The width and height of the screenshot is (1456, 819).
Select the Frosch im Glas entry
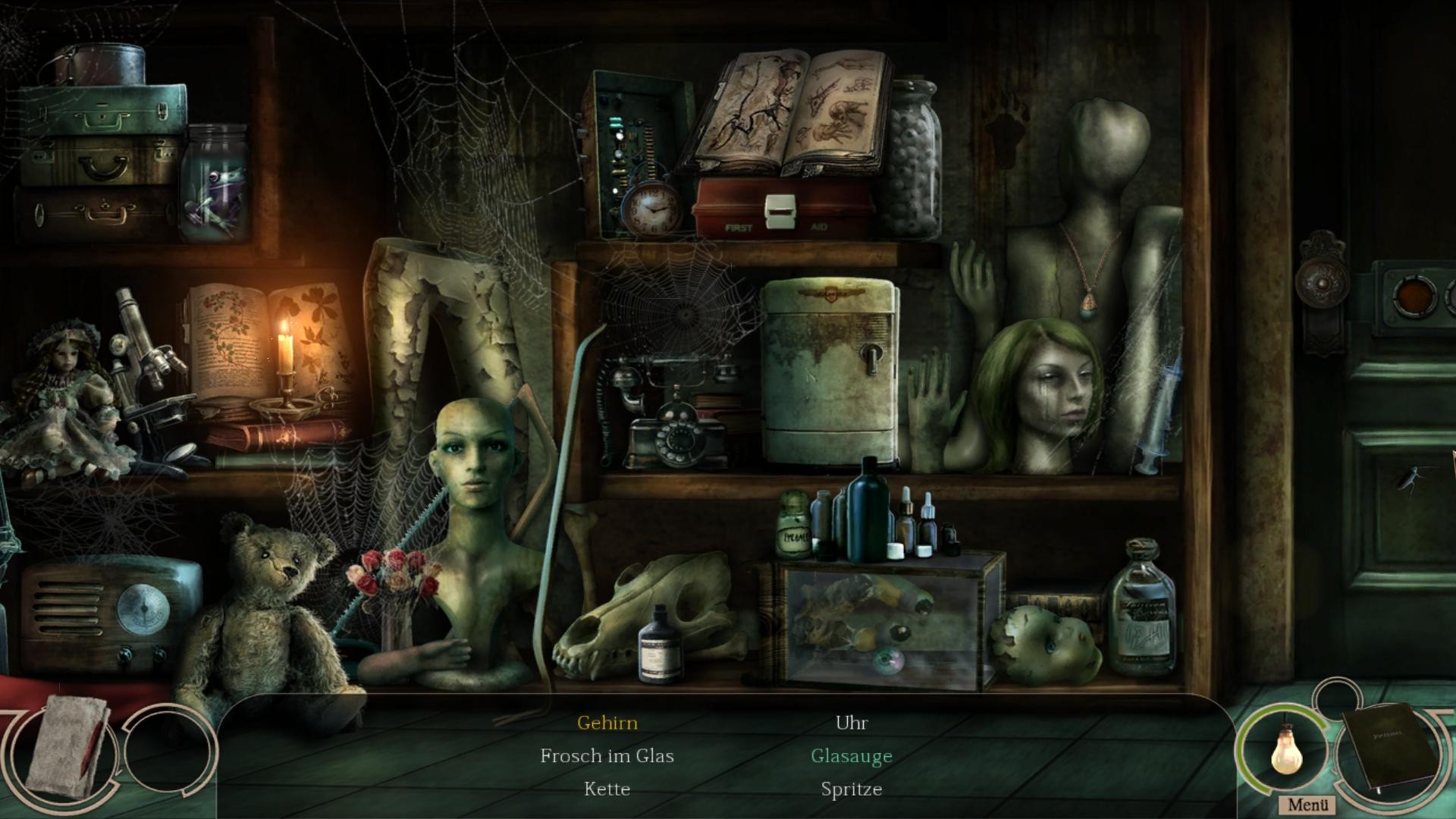(x=607, y=756)
